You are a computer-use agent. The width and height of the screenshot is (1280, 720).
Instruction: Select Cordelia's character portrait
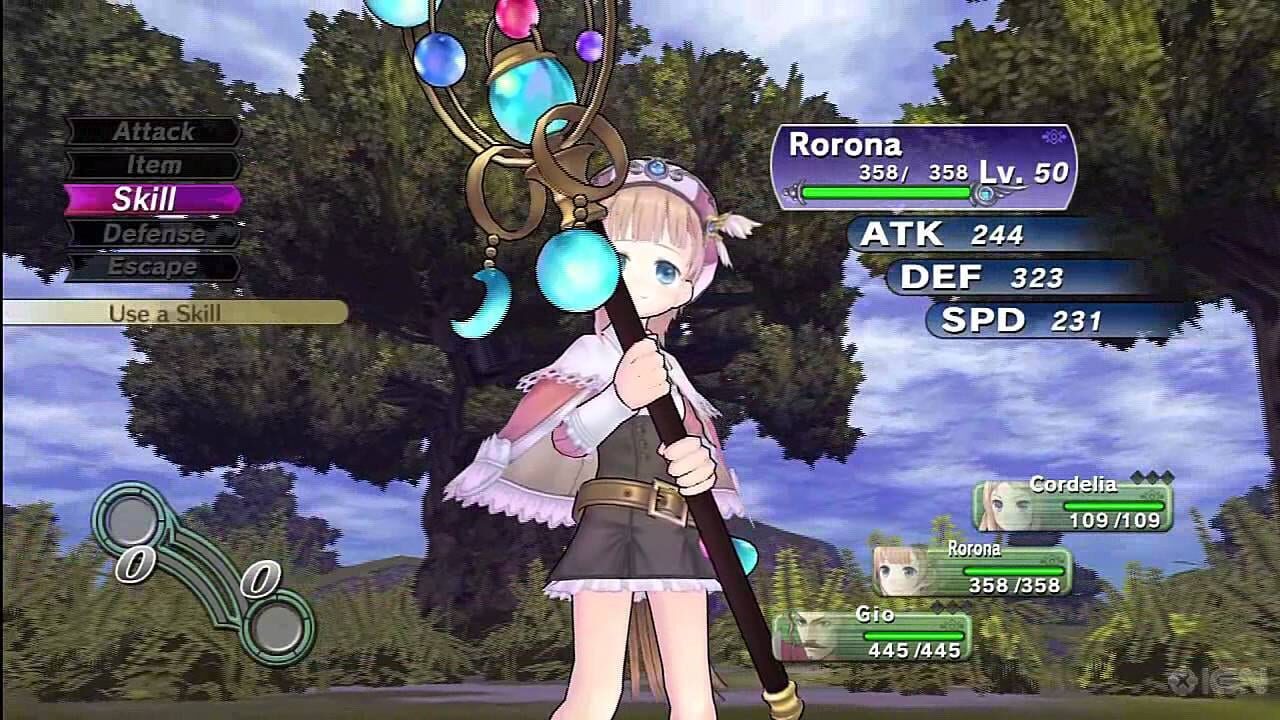click(x=1002, y=505)
